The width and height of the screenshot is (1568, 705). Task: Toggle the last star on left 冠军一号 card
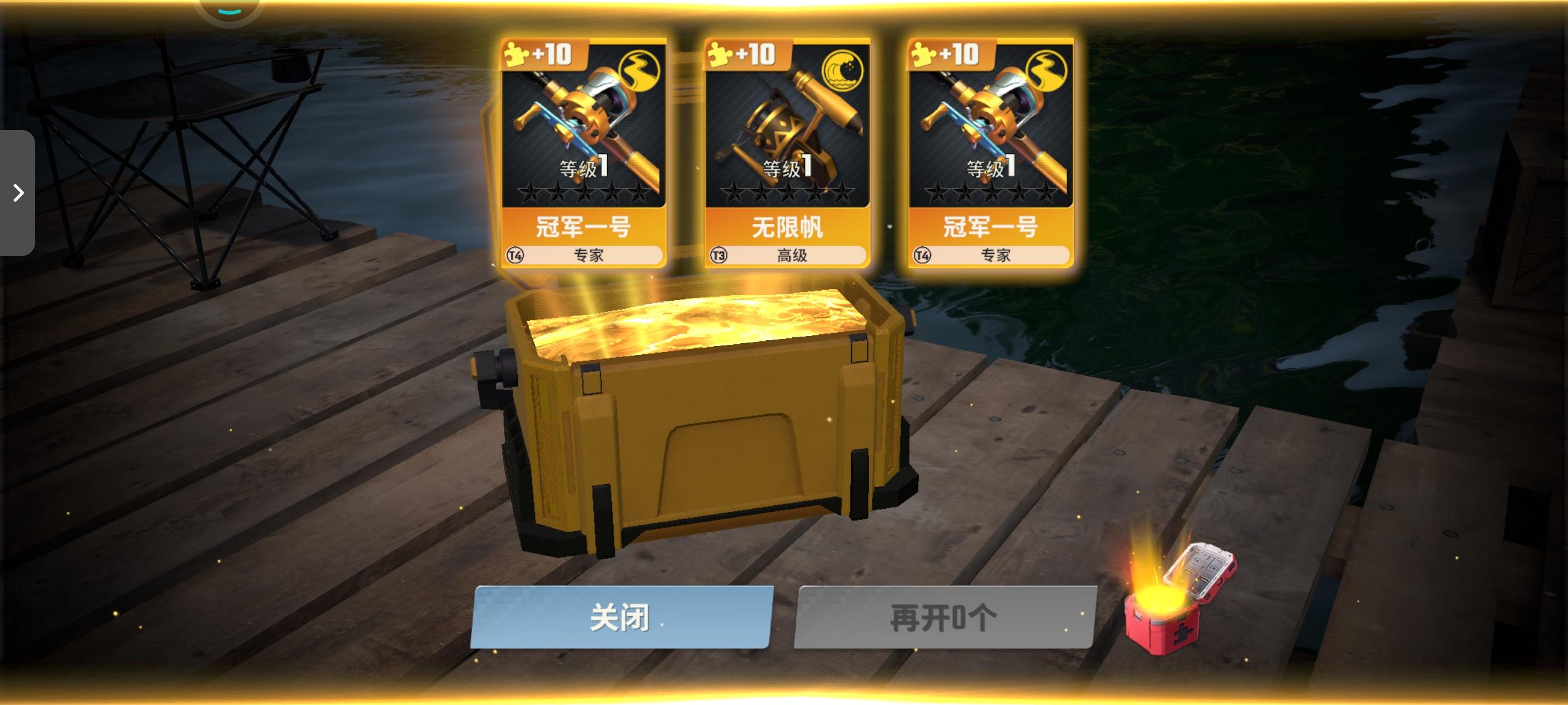click(640, 192)
